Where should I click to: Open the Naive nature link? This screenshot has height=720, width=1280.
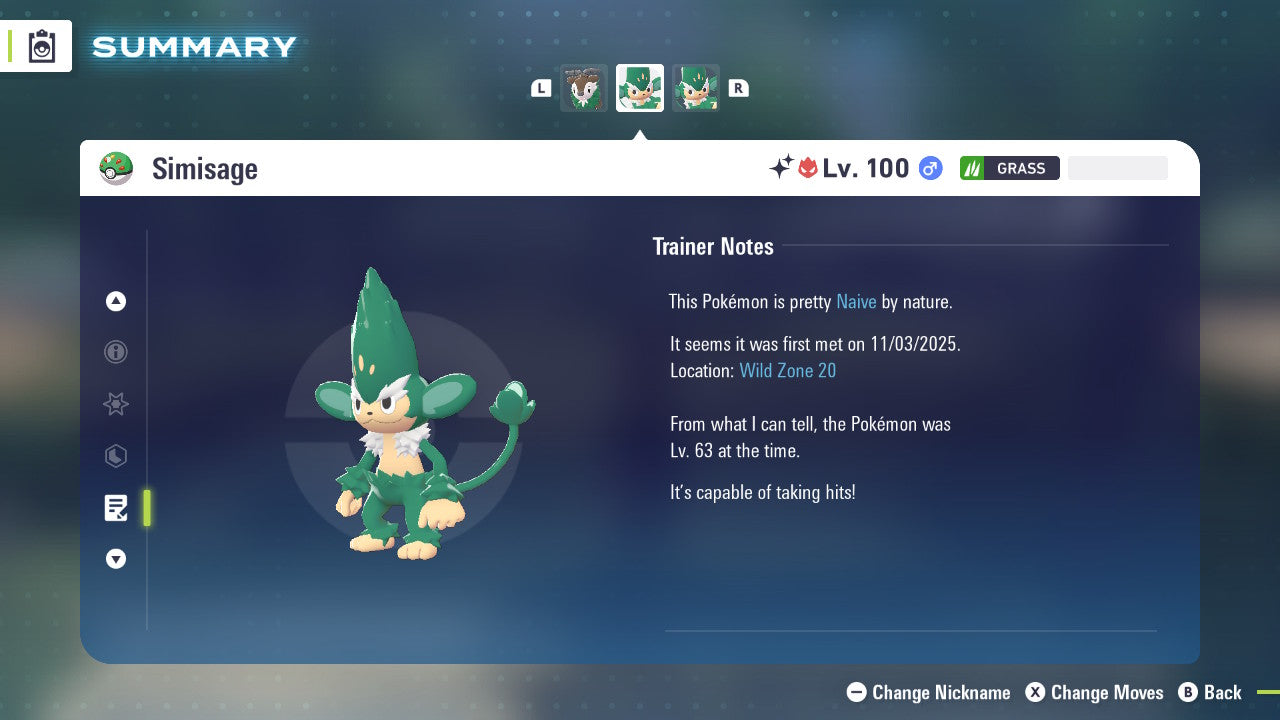pos(856,301)
